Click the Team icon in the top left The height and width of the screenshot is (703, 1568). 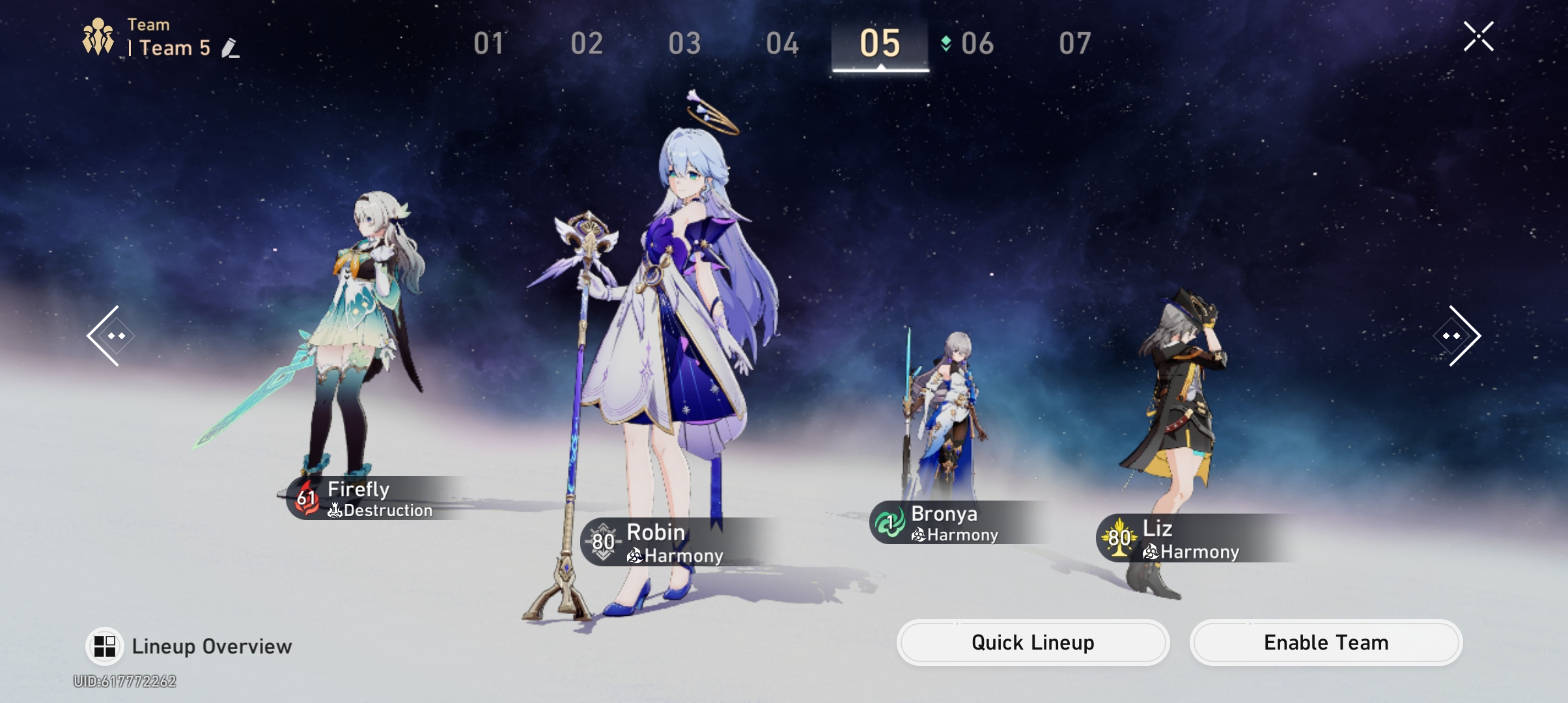pos(98,36)
